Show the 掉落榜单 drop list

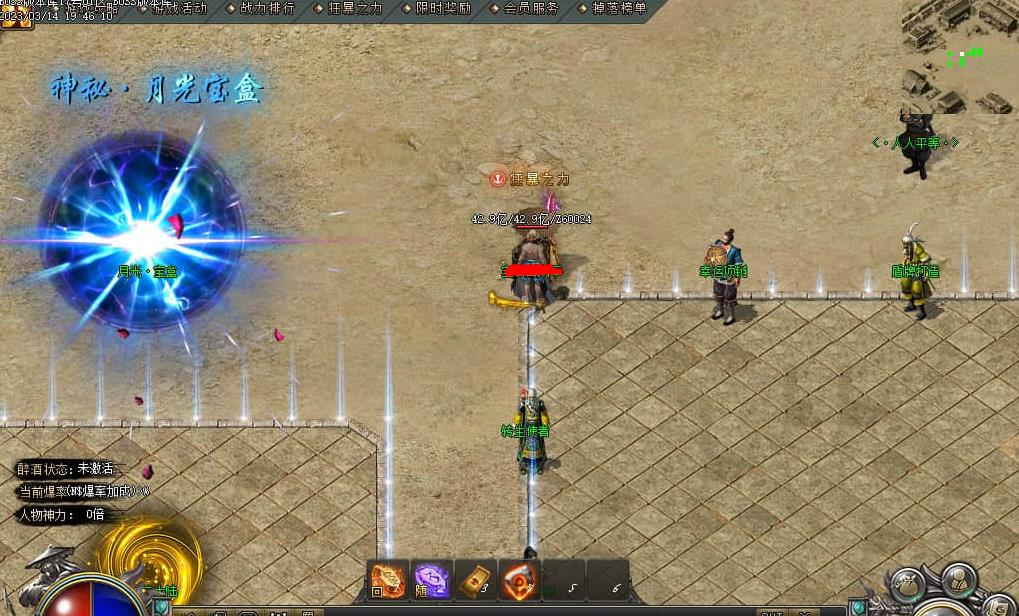click(x=612, y=8)
